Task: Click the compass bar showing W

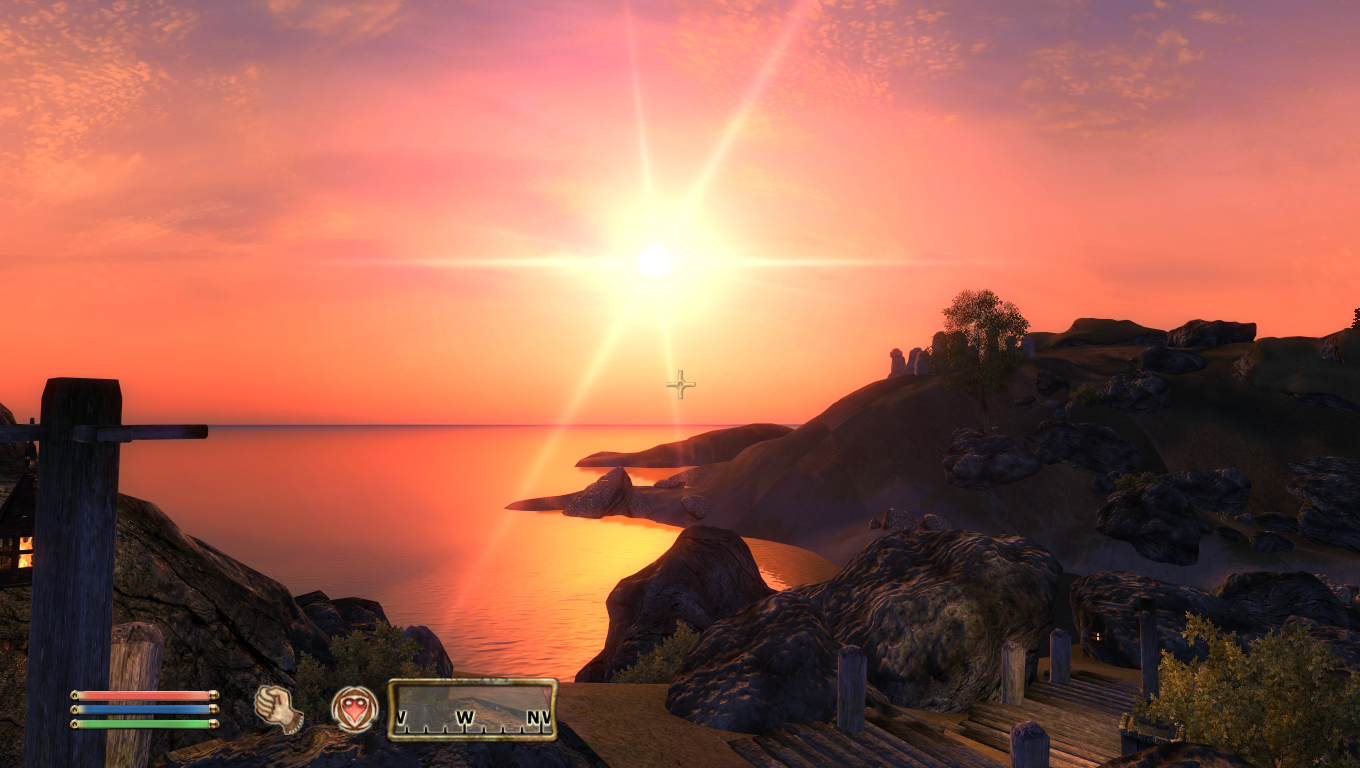Action: tap(472, 710)
